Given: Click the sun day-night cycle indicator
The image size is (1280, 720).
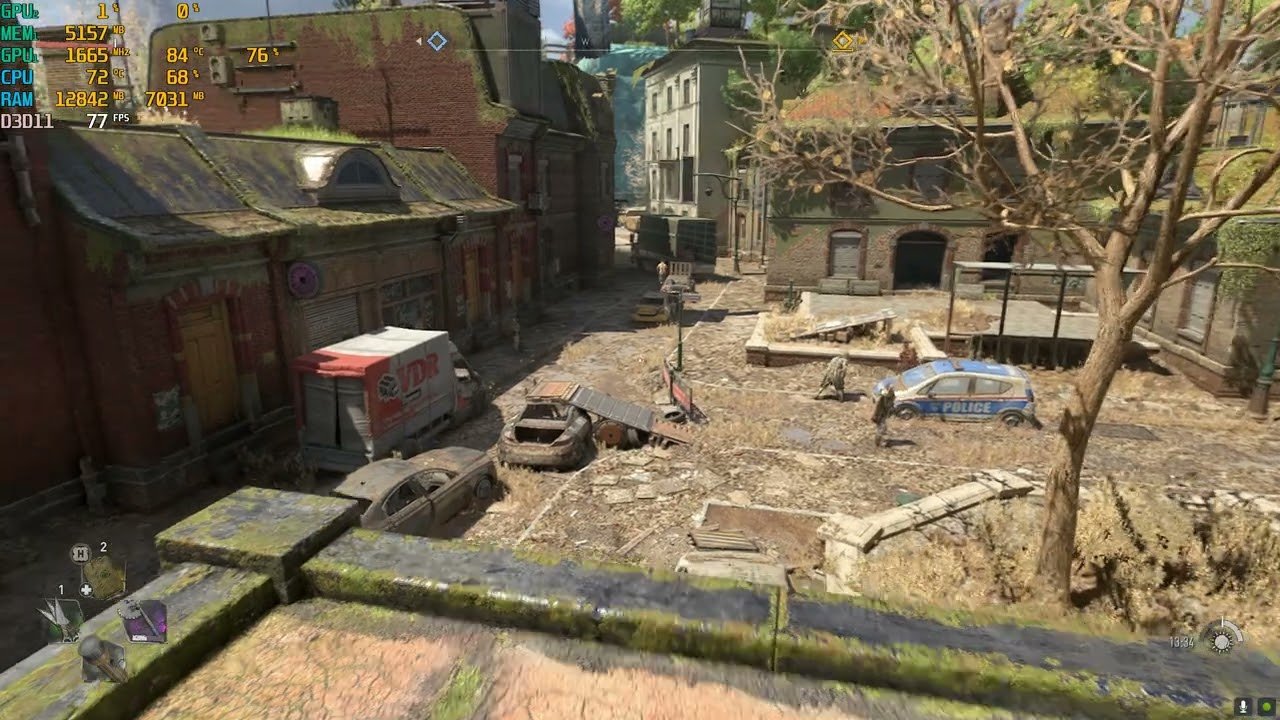Looking at the screenshot, I should click(1221, 639).
